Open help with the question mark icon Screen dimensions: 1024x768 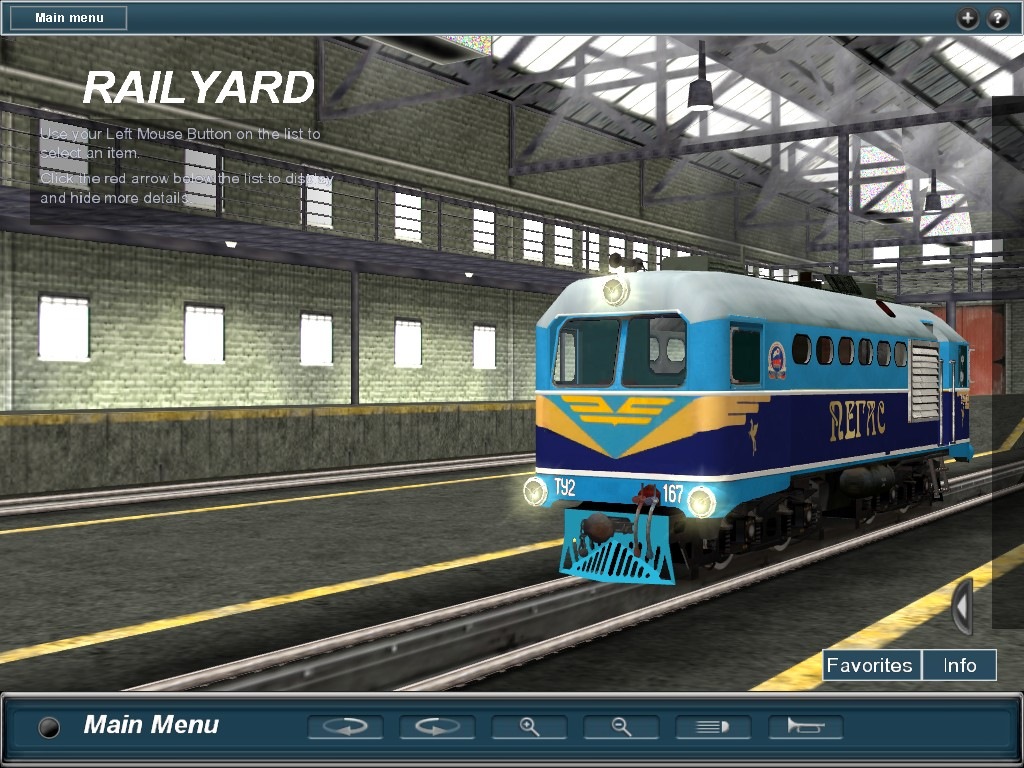tap(997, 18)
